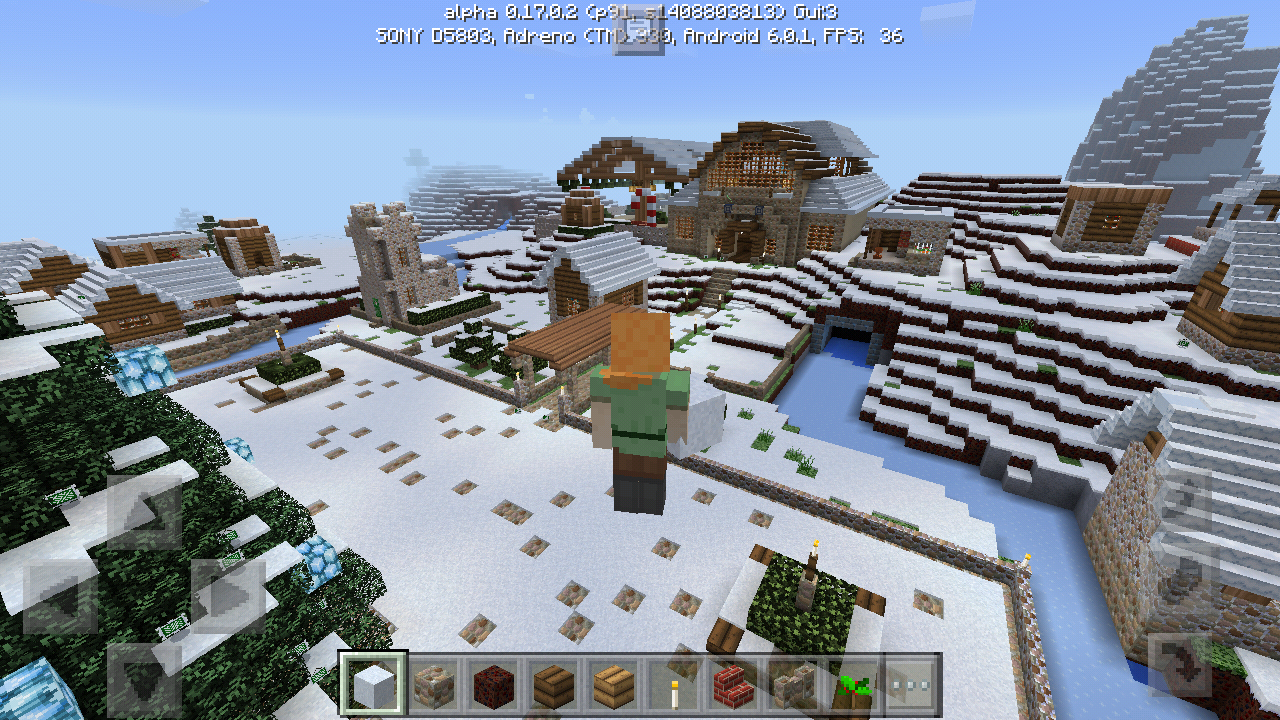Open the inventory via the three-dots button
Viewport: 1280px width, 720px height.
(910, 685)
